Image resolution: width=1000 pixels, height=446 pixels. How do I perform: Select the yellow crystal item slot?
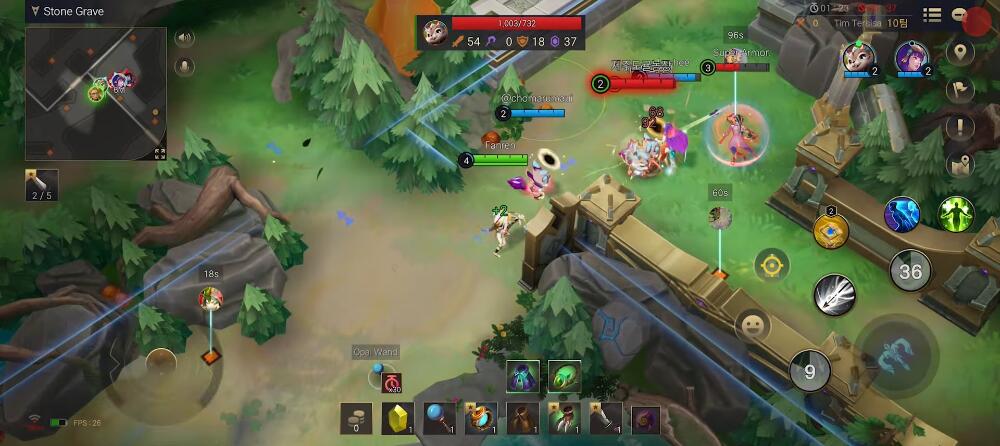pyautogui.click(x=398, y=419)
